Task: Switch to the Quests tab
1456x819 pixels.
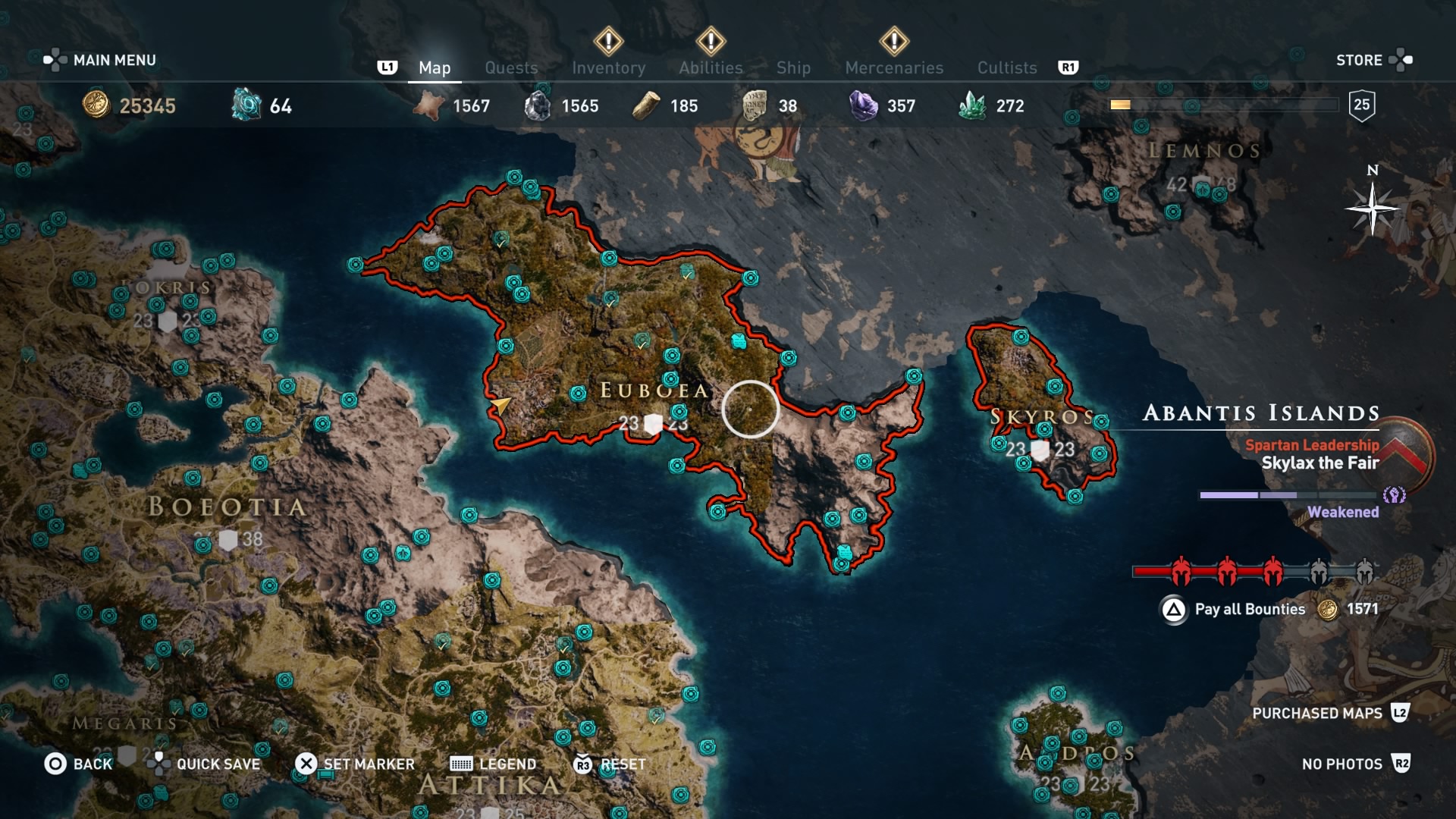Action: coord(511,67)
